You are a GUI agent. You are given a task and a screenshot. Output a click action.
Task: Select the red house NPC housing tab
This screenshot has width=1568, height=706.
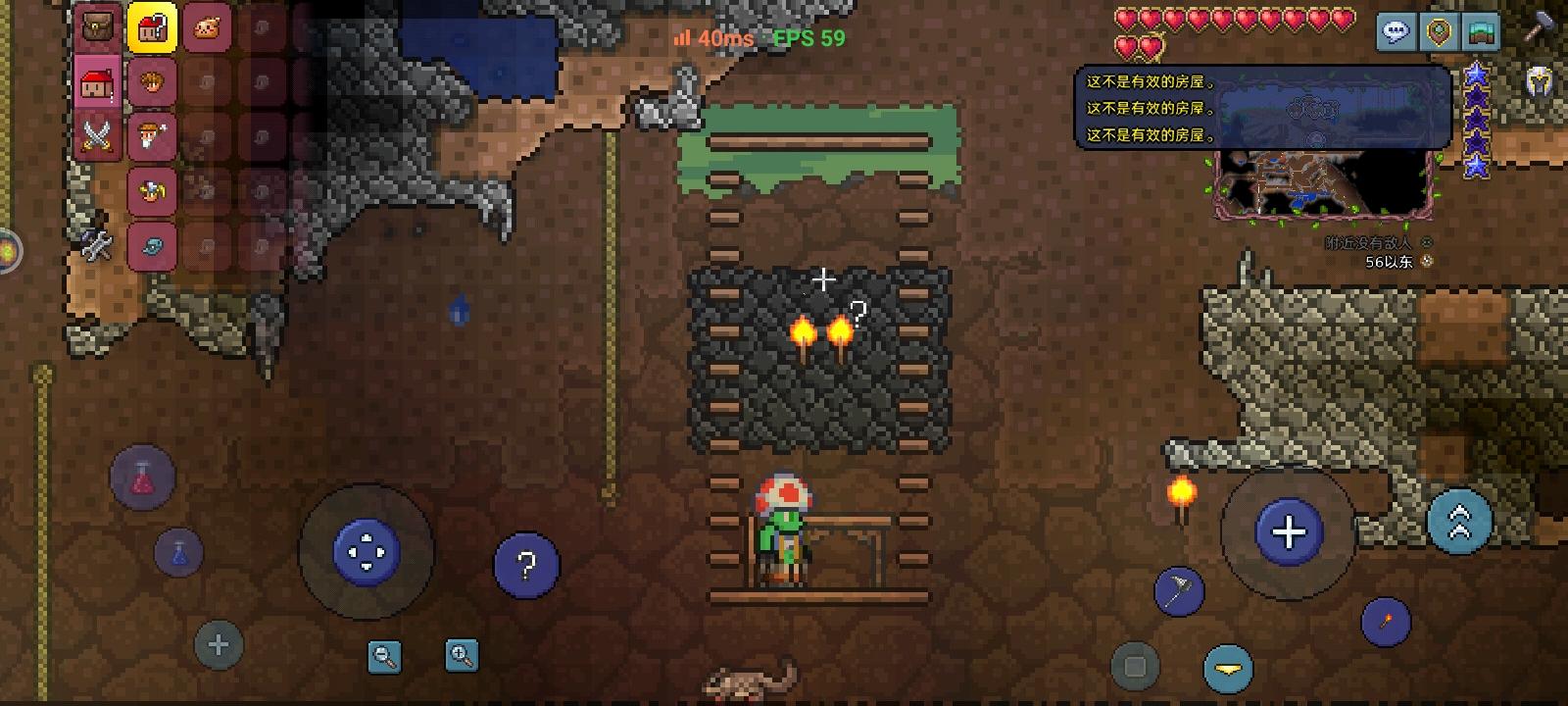(x=95, y=83)
